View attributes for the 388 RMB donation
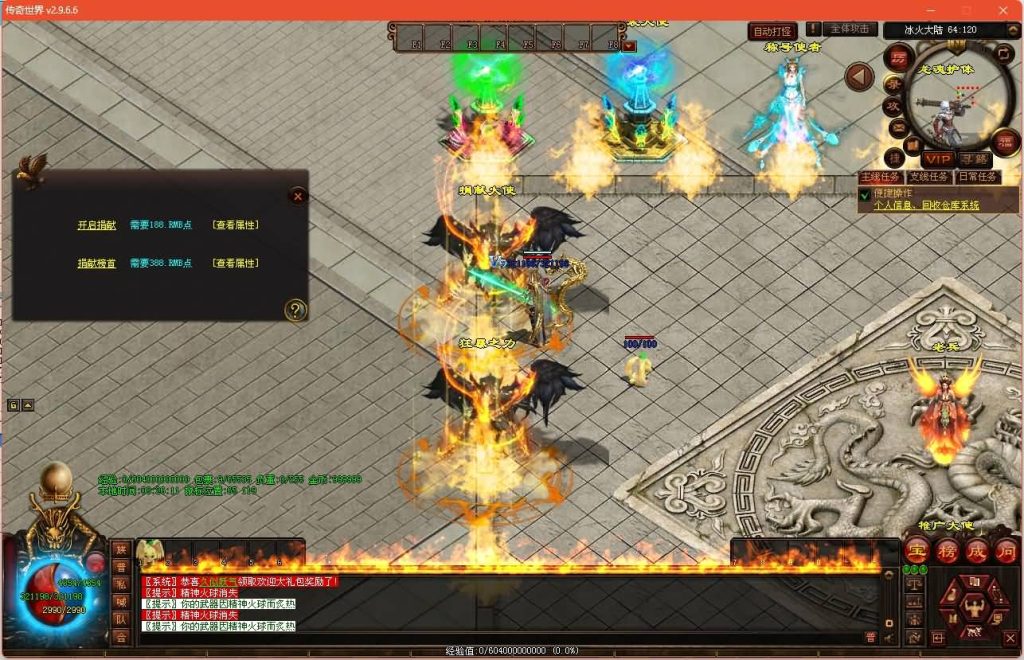 236,263
